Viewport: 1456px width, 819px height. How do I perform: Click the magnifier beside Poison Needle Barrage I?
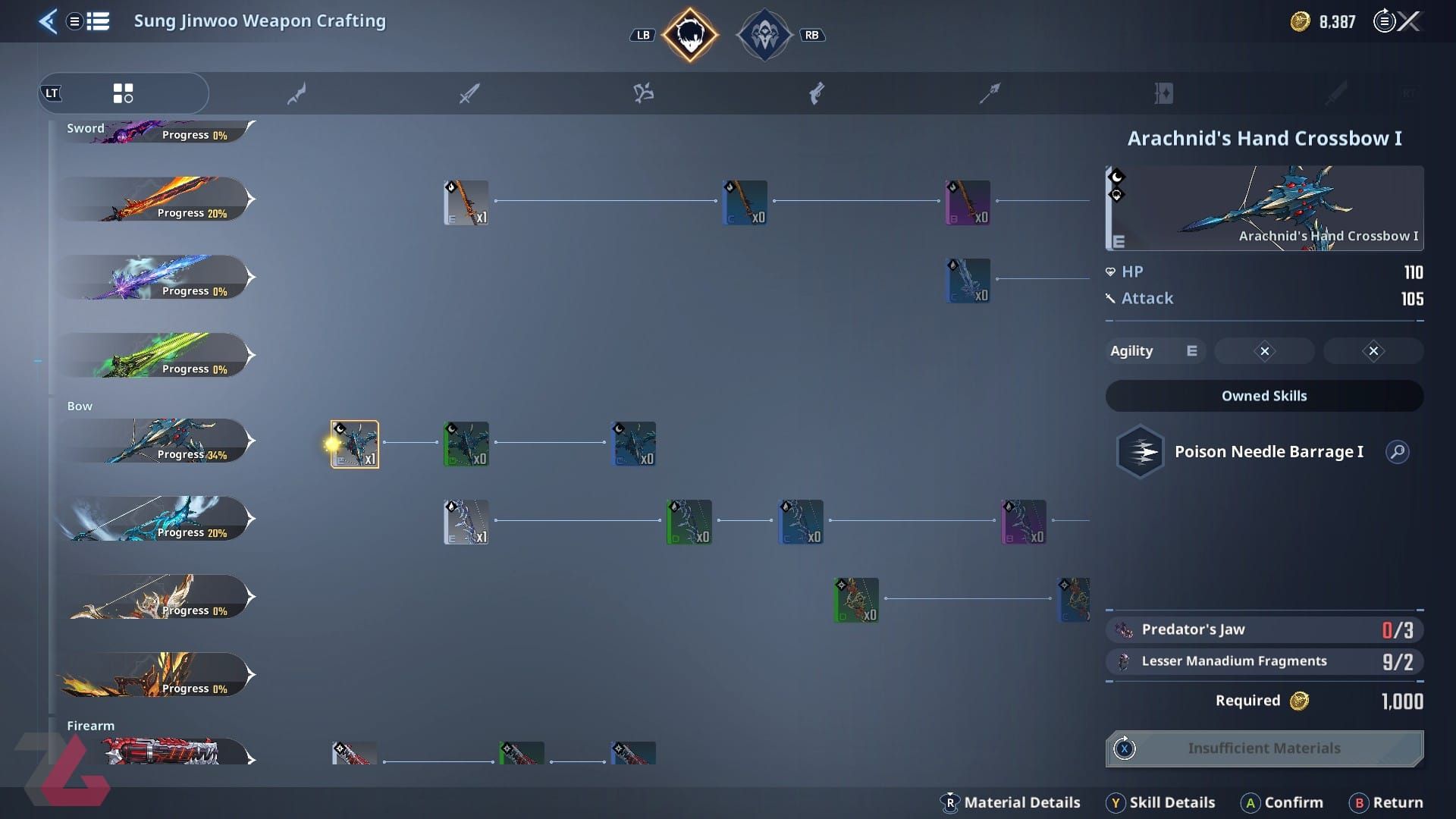(x=1398, y=451)
